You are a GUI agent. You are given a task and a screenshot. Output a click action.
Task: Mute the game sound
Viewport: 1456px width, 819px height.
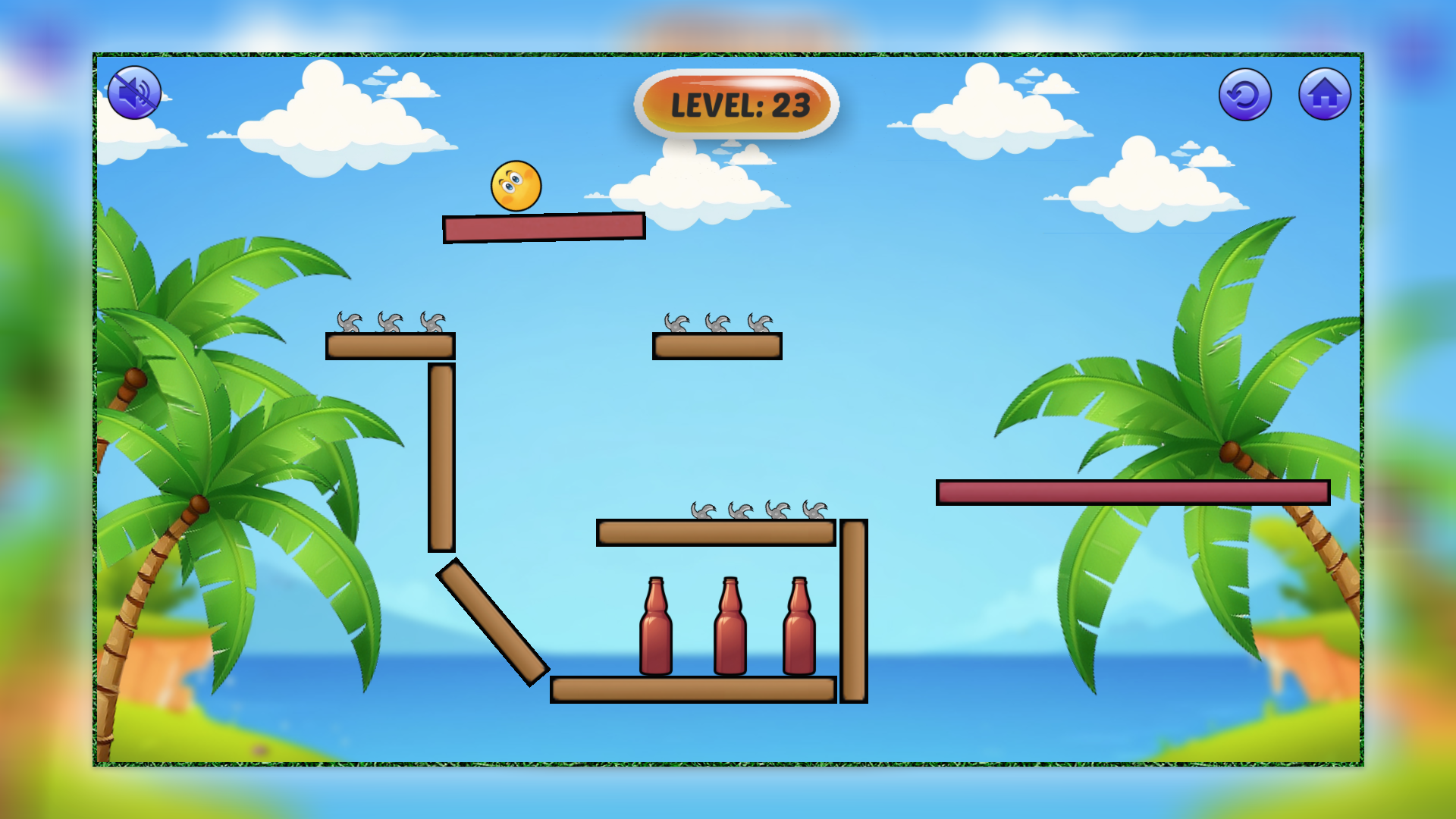tap(135, 93)
